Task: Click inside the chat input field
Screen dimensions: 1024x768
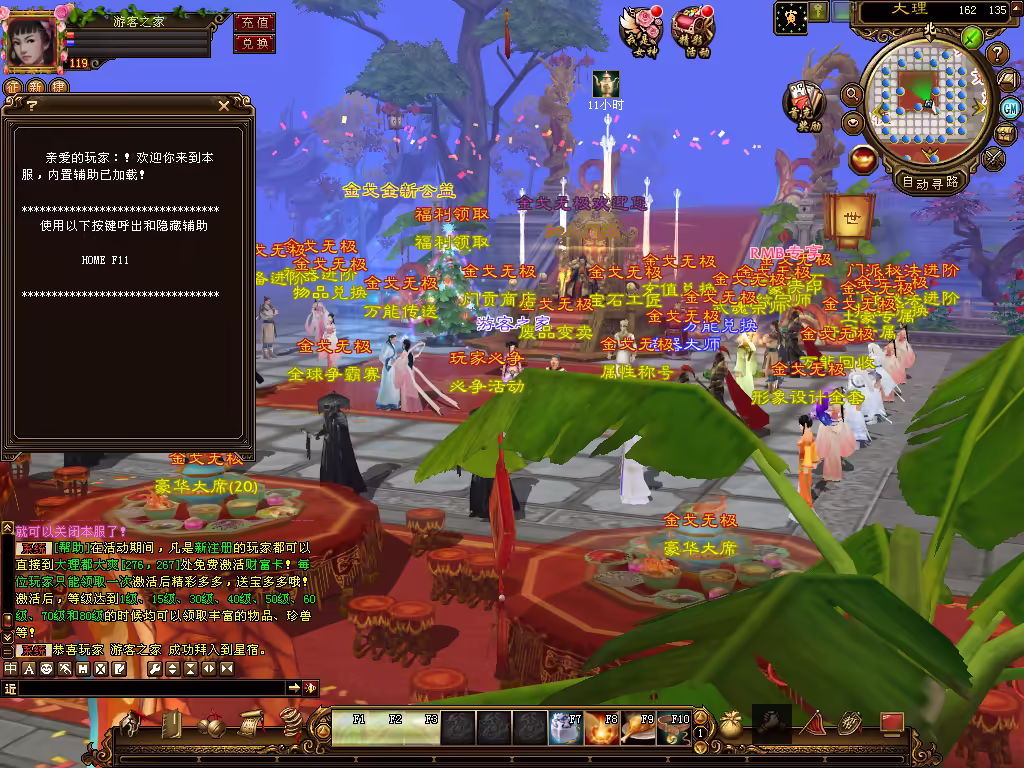Action: click(x=150, y=688)
